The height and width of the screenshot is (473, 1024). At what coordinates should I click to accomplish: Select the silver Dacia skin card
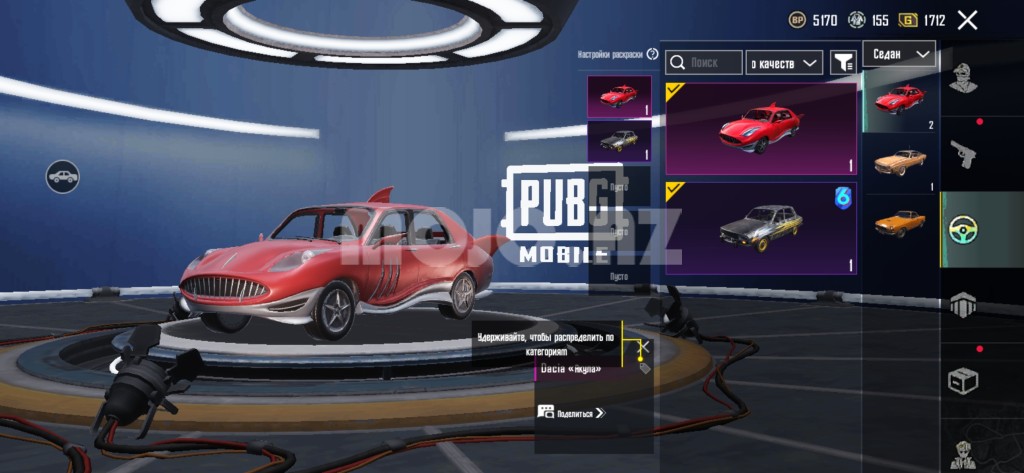[761, 228]
